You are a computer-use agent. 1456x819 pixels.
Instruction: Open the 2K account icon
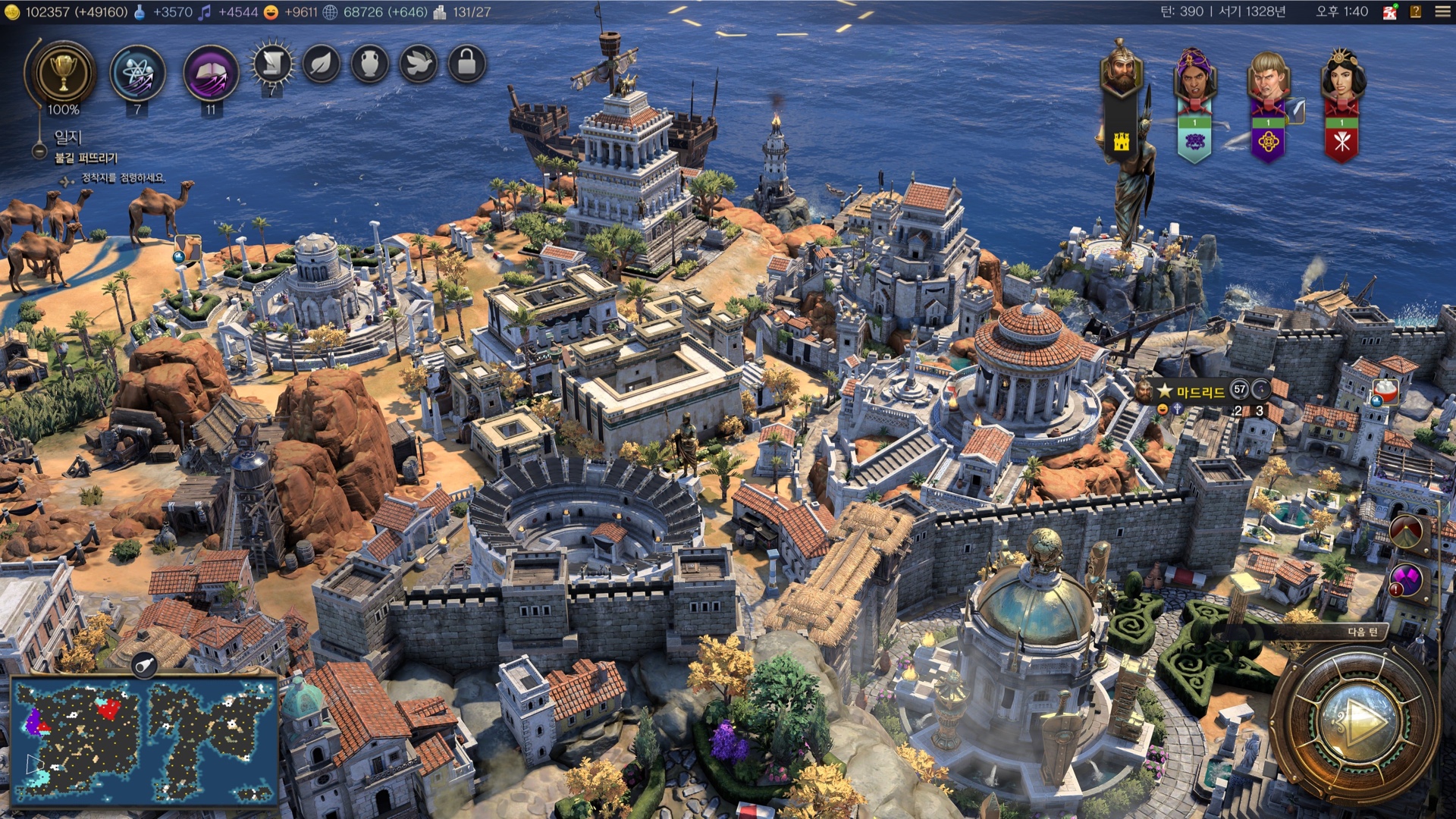(x=1389, y=12)
